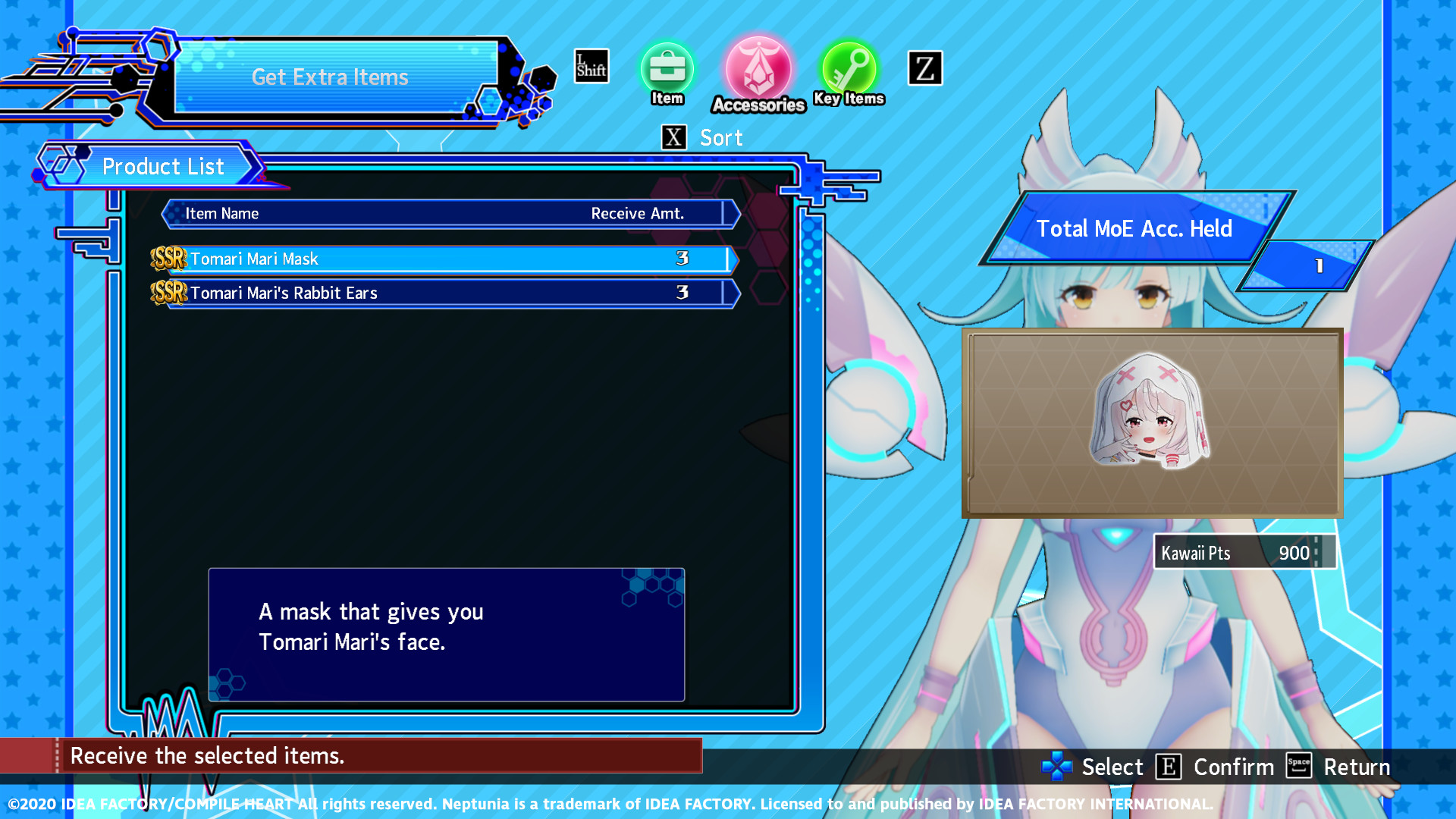Click the D-pad Select icon
Viewport: 1456px width, 819px height.
click(x=1056, y=767)
